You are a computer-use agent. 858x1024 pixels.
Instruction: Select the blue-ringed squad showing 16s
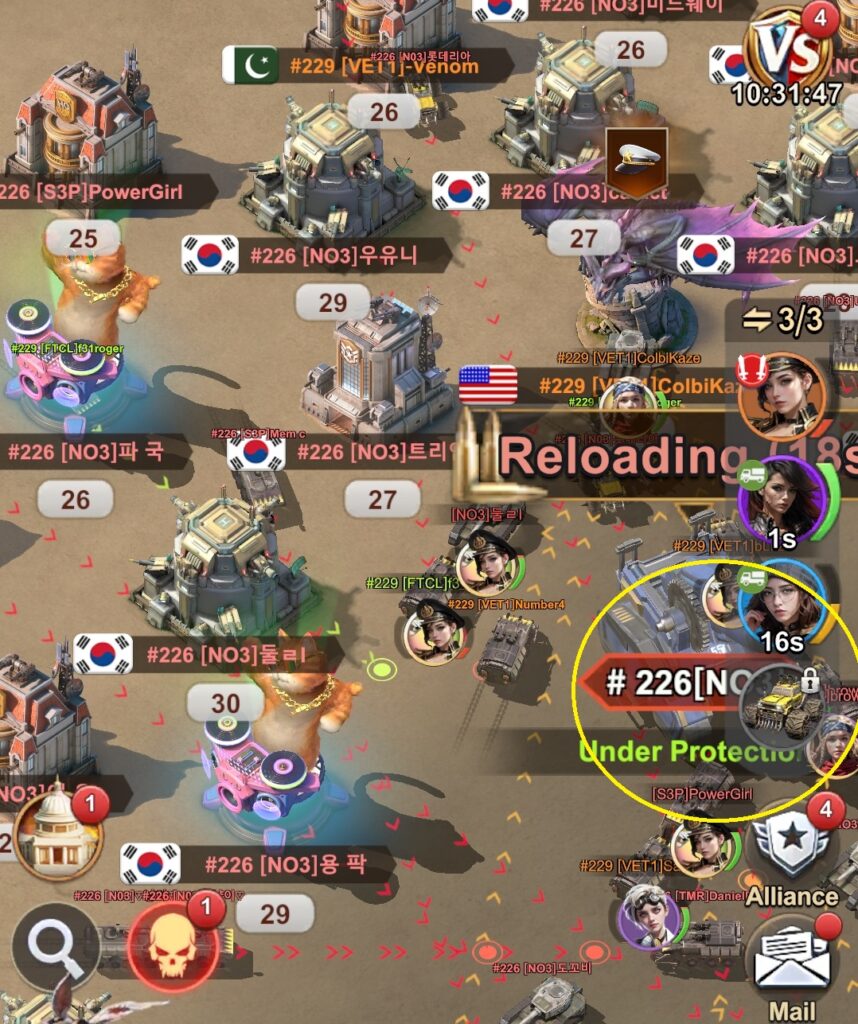[x=783, y=605]
